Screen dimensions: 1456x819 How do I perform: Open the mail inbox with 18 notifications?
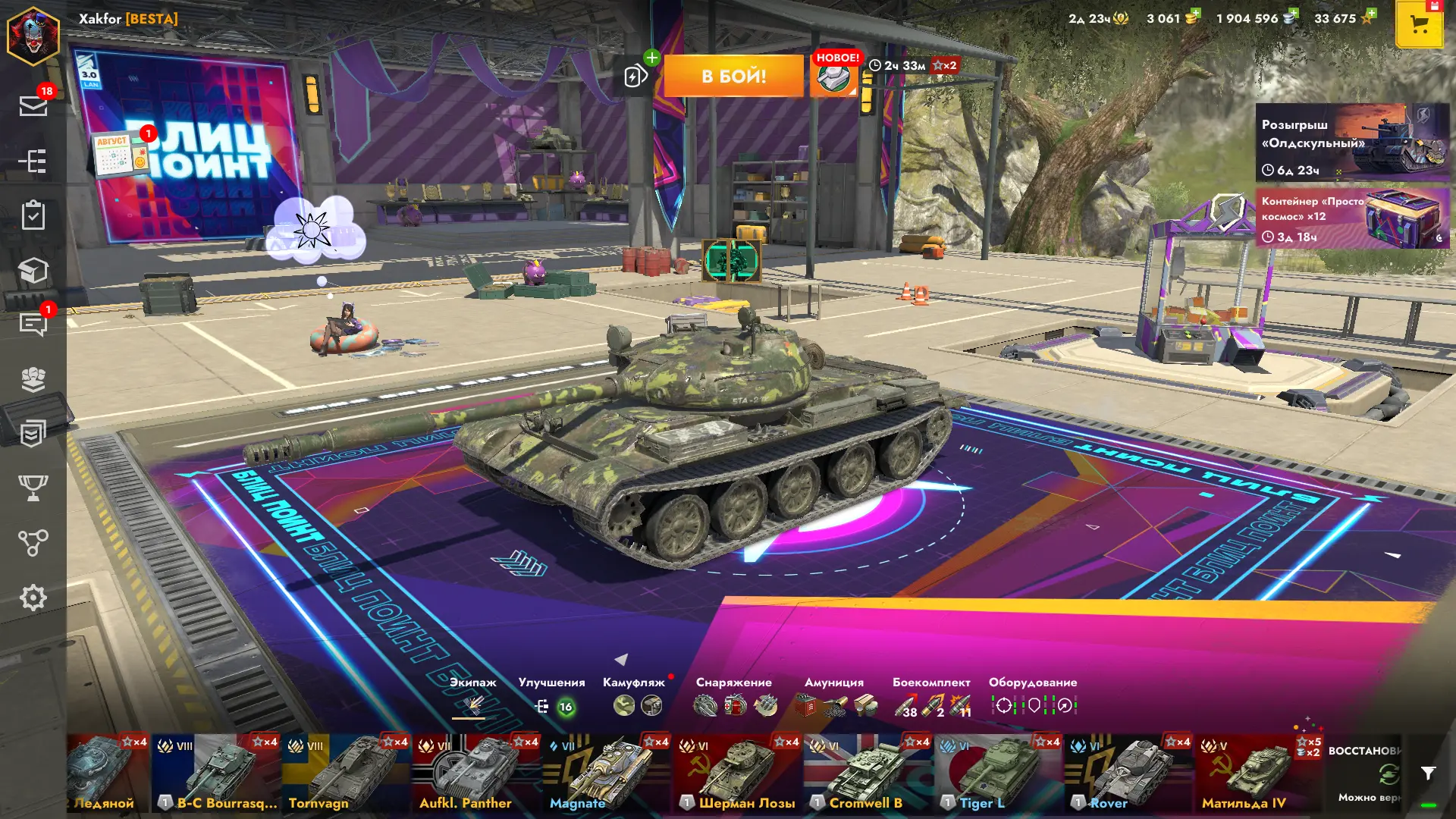click(33, 105)
